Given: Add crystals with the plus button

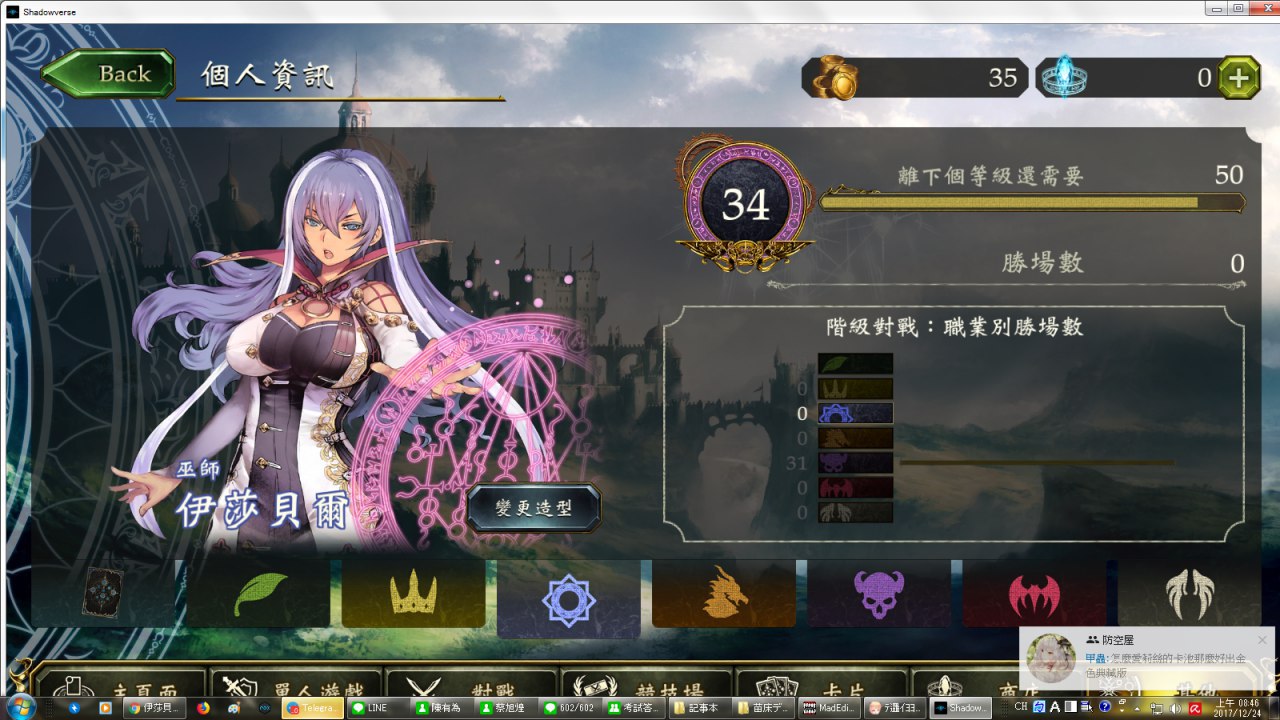Looking at the screenshot, I should (1239, 78).
